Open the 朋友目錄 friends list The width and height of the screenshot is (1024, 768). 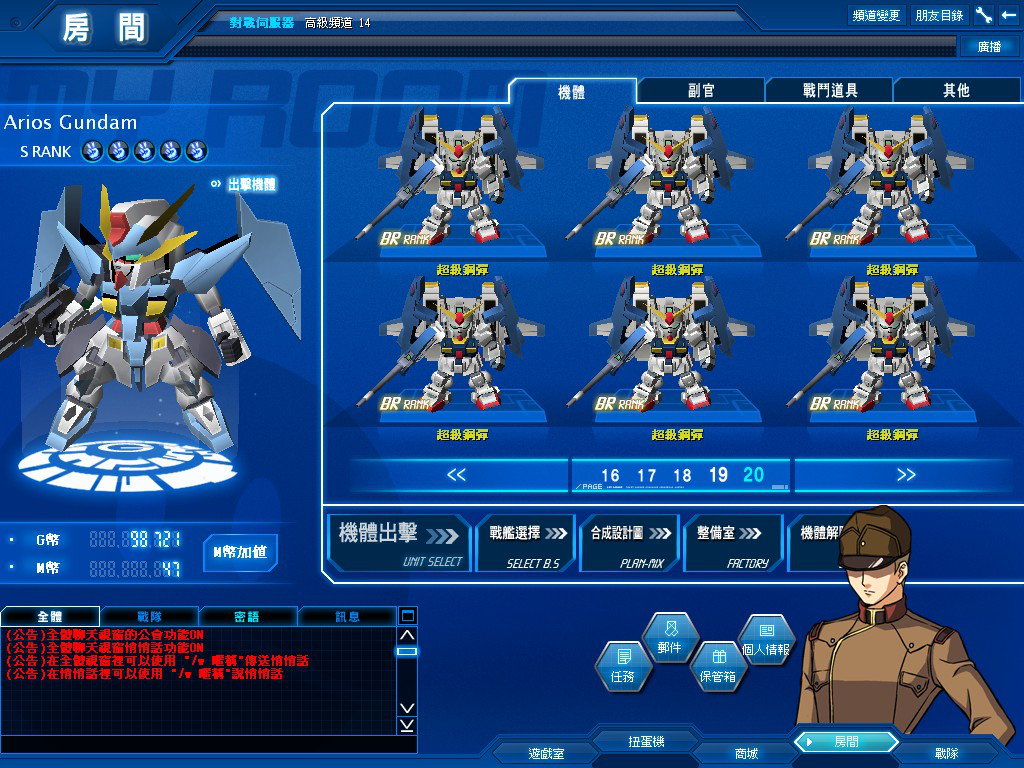pos(939,16)
